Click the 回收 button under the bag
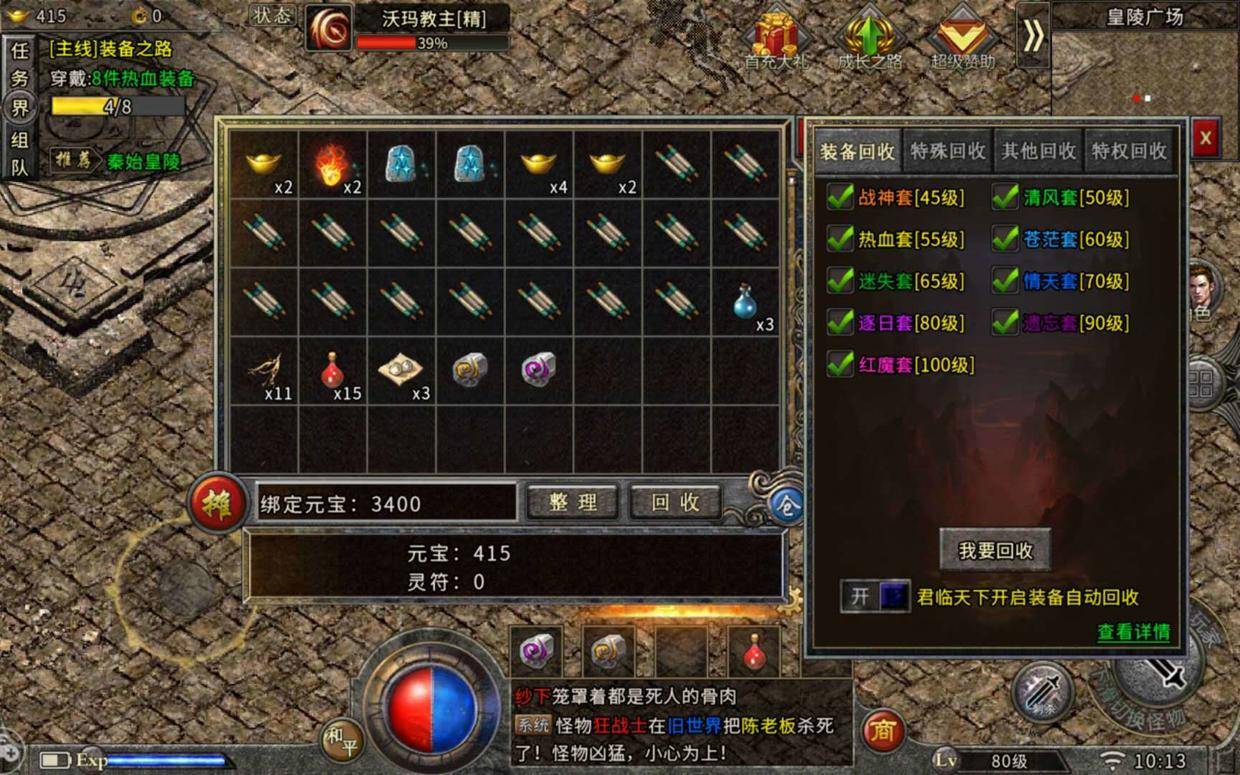 (676, 502)
